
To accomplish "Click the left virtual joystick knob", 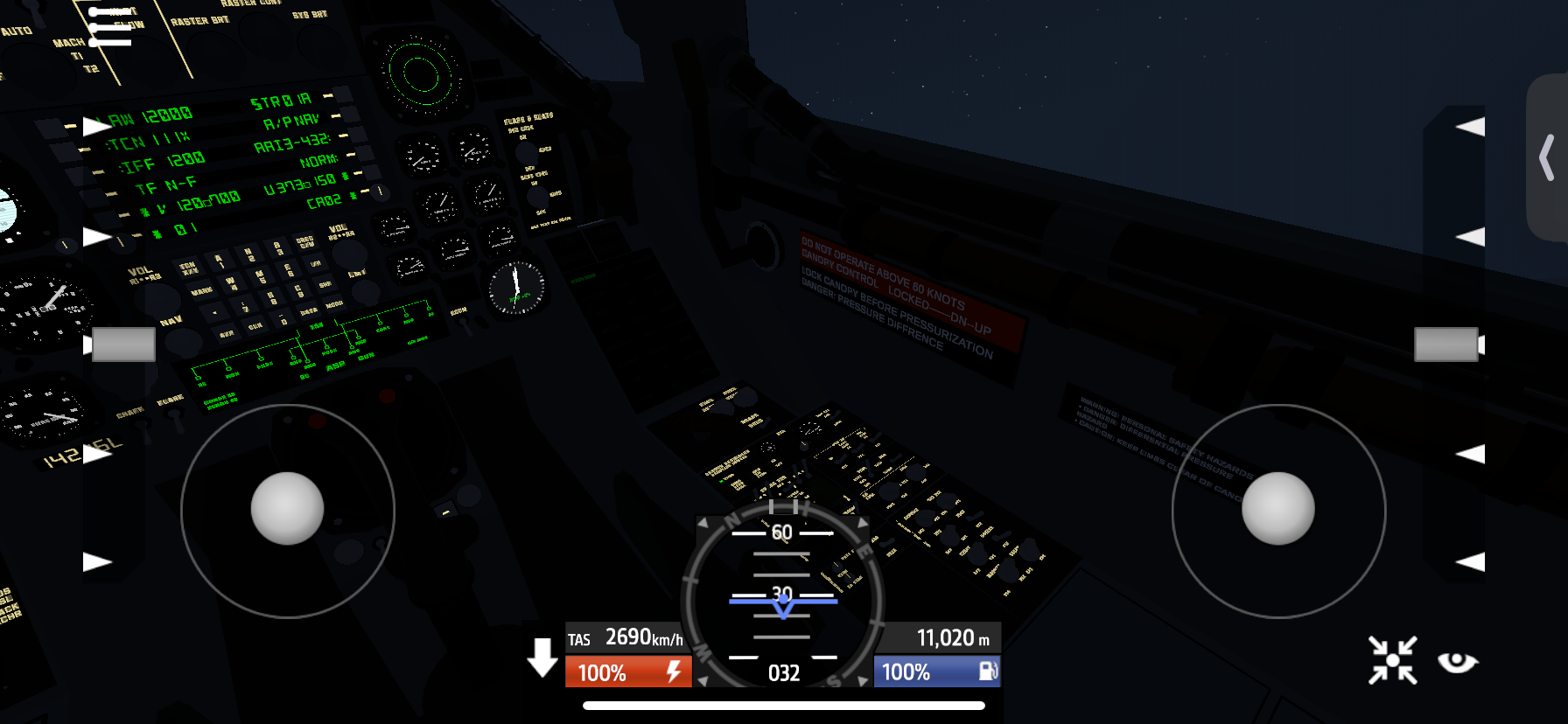I will pyautogui.click(x=287, y=509).
